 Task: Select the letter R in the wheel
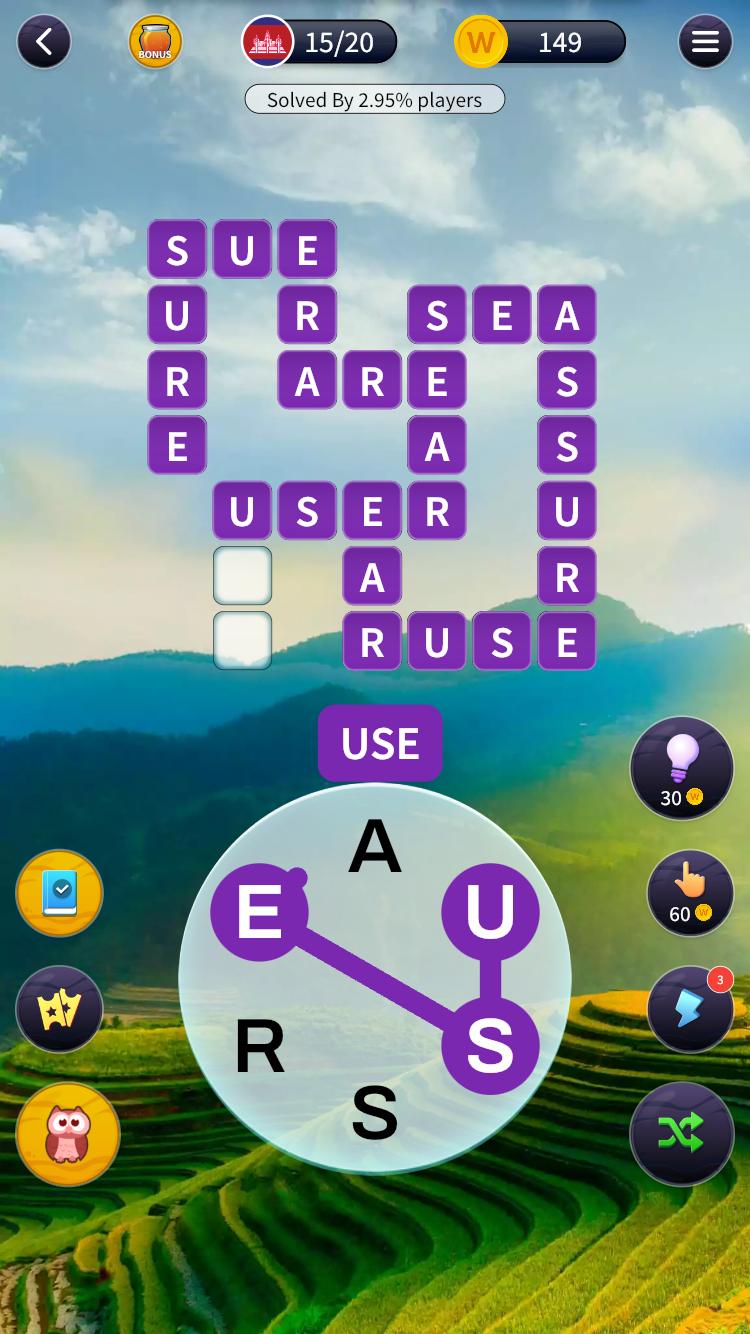click(260, 1048)
